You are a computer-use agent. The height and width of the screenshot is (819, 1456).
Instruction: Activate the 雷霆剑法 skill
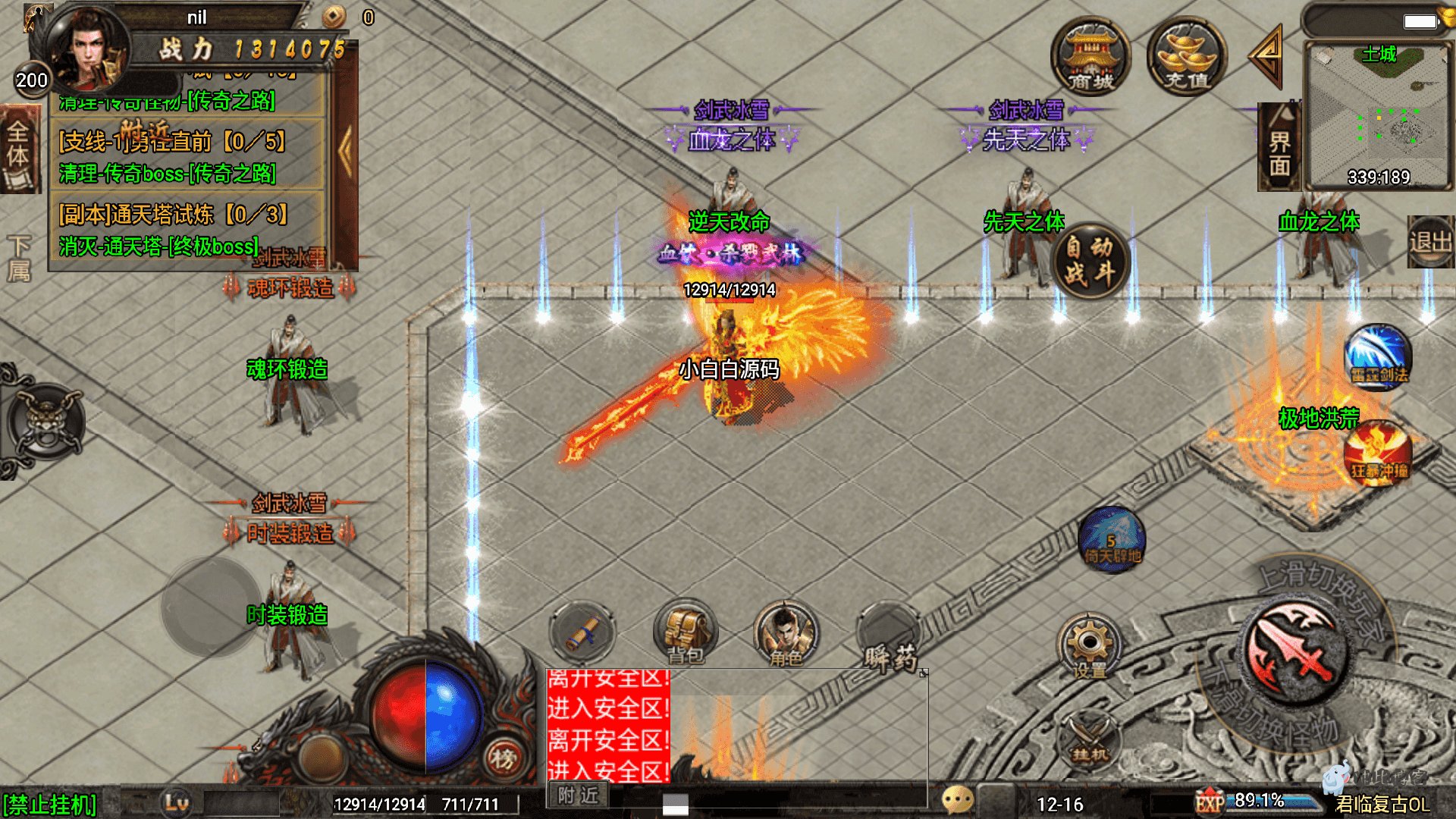tap(1378, 358)
